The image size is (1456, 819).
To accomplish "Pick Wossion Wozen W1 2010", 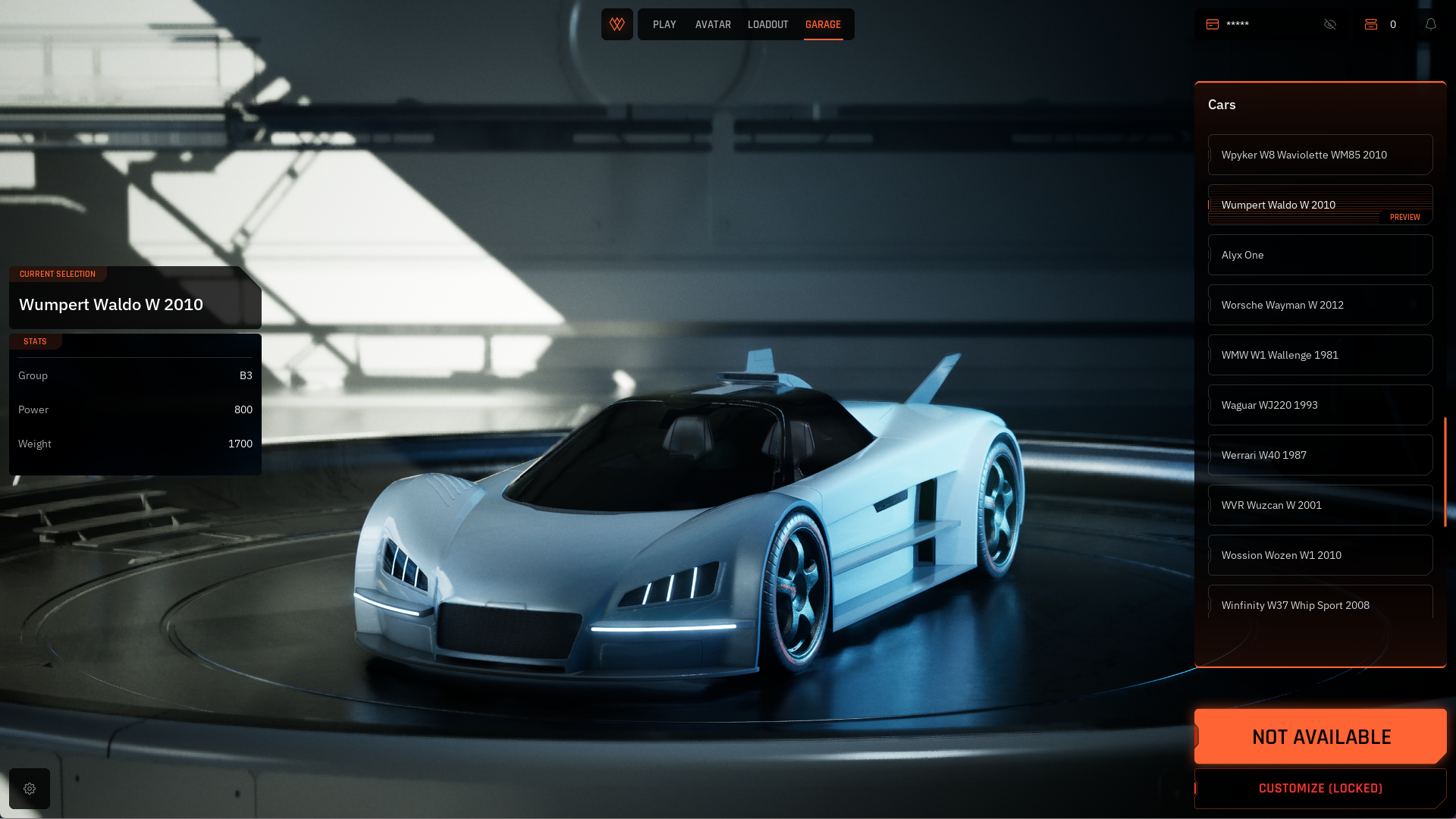I will pyautogui.click(x=1319, y=555).
